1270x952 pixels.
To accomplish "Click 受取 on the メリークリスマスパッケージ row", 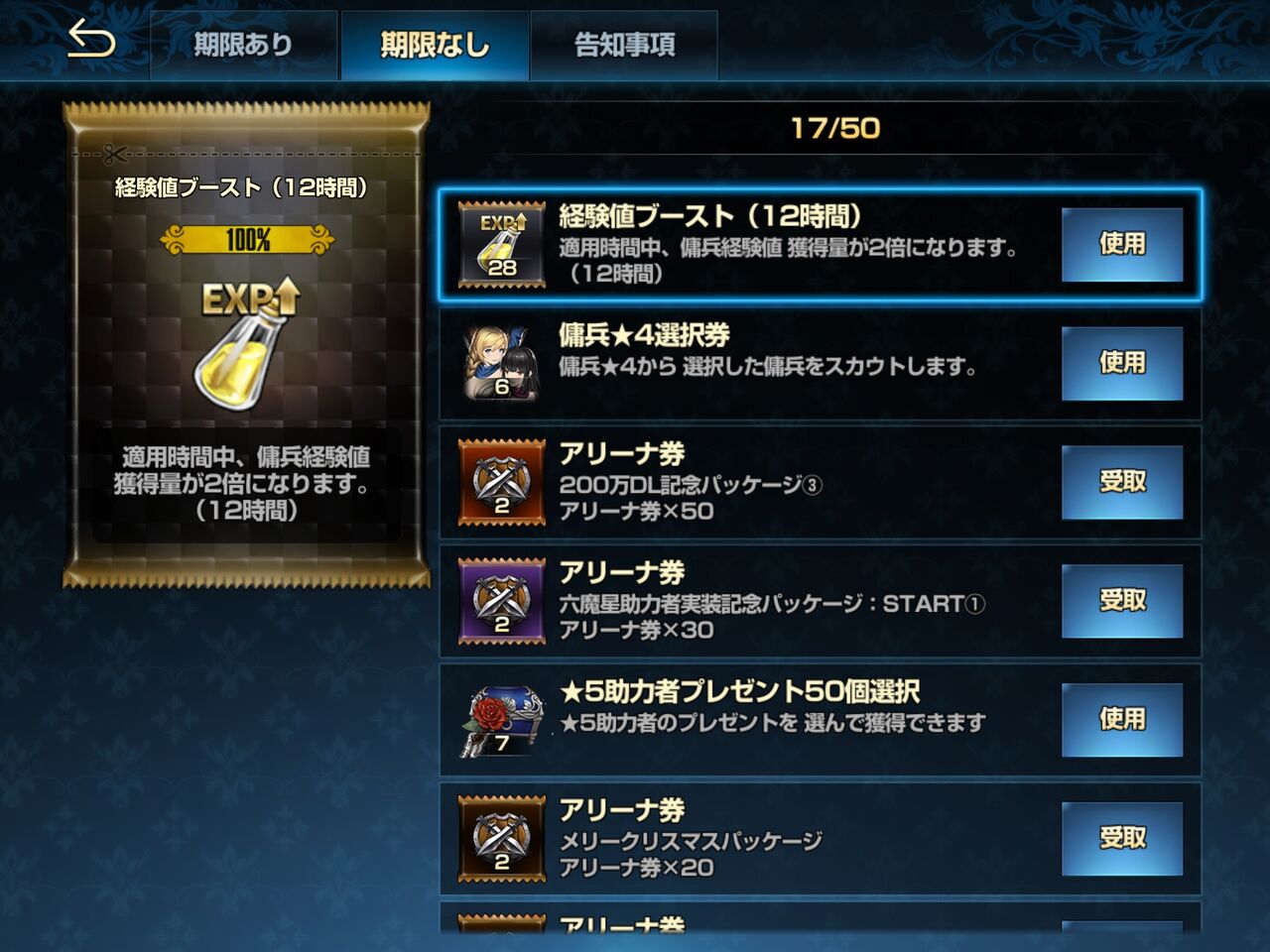I will [1121, 836].
